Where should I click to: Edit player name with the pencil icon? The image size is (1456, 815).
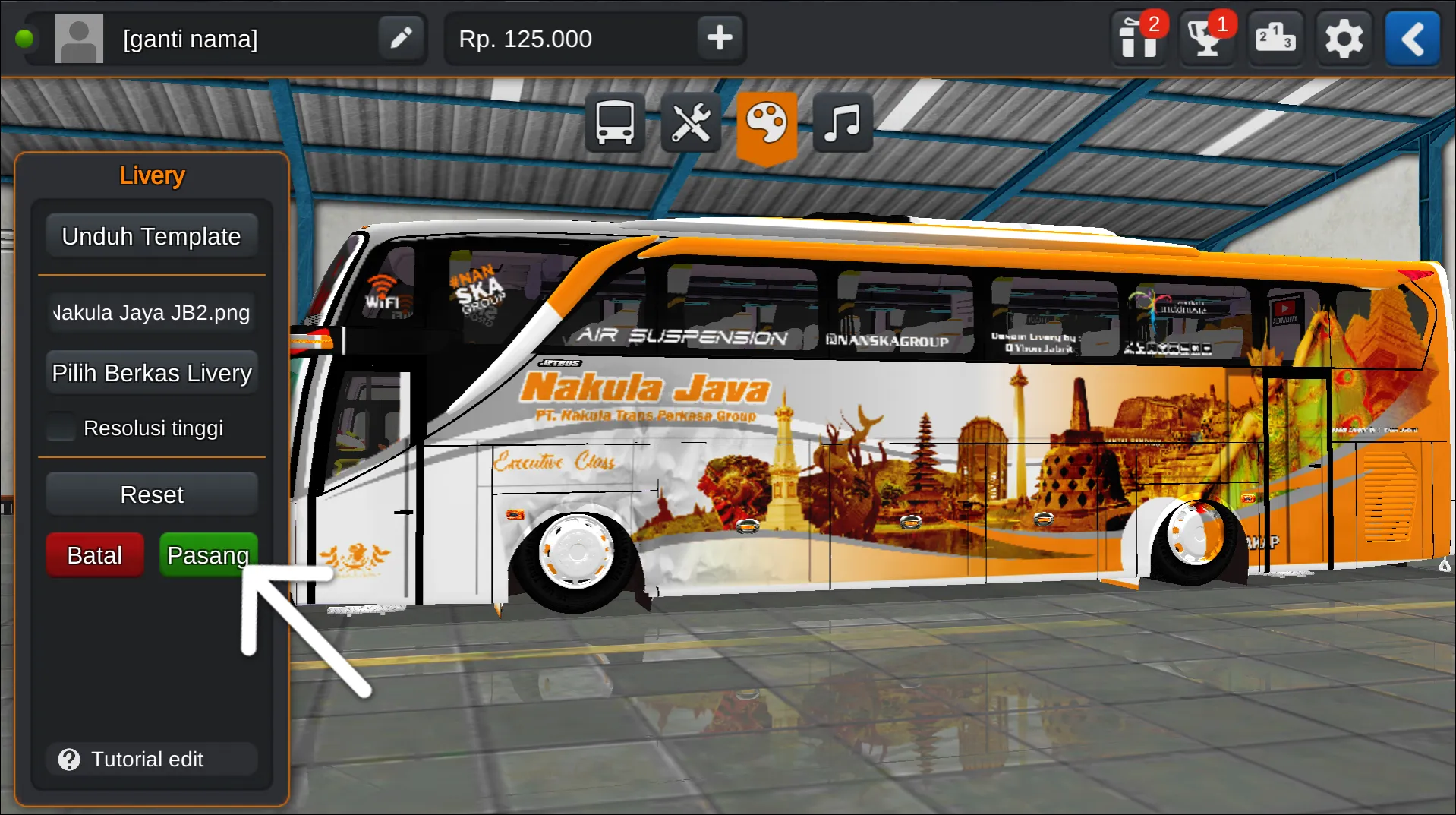point(401,38)
